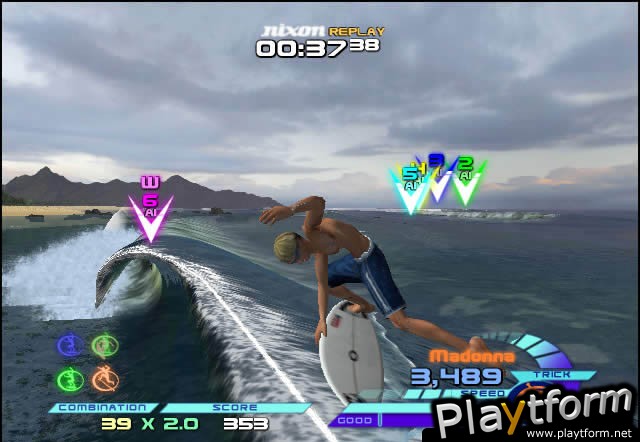Select the blue surfer trick icon
The height and width of the screenshot is (442, 640).
click(x=68, y=346)
